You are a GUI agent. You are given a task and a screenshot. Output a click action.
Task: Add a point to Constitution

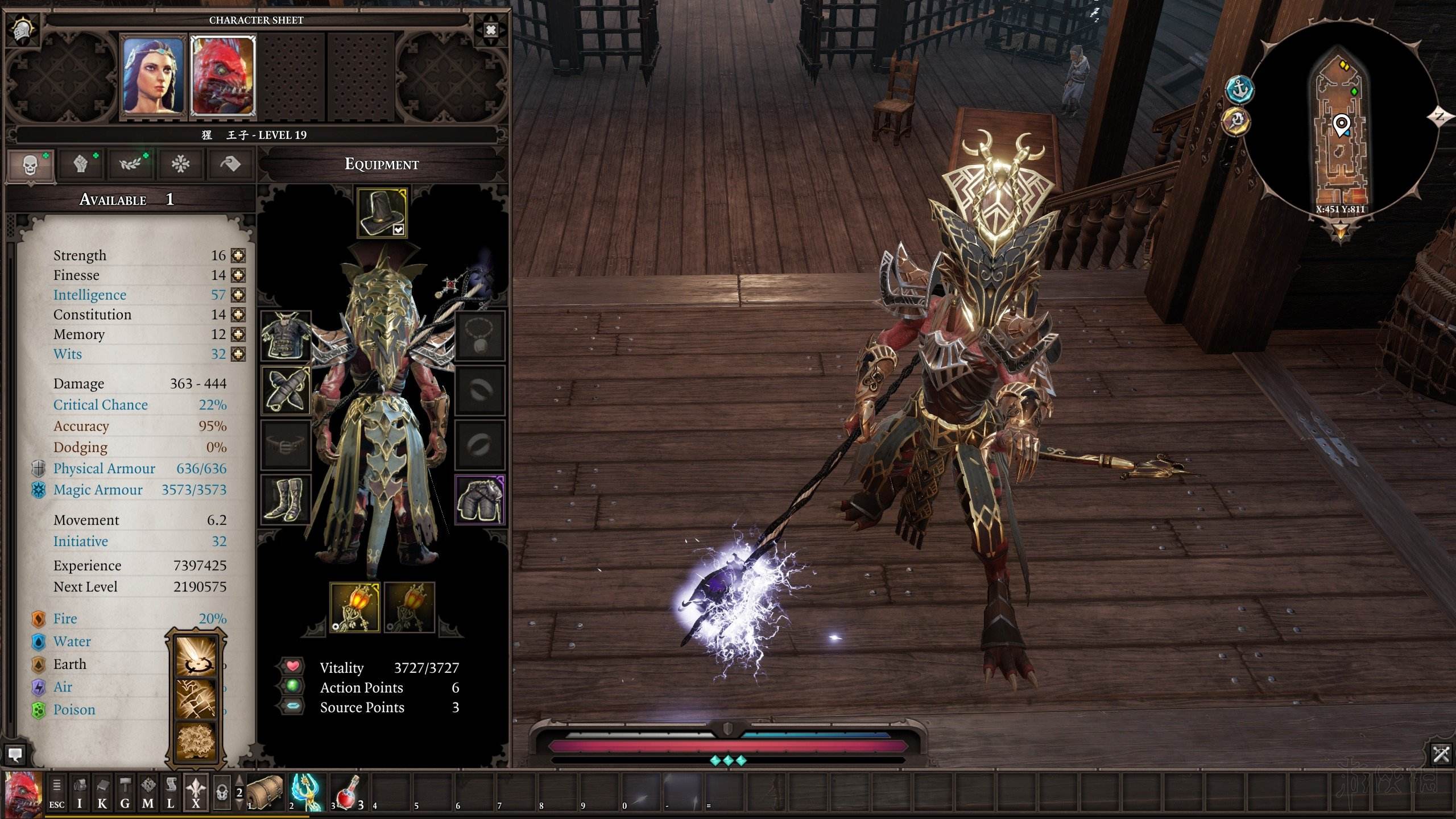point(238,315)
